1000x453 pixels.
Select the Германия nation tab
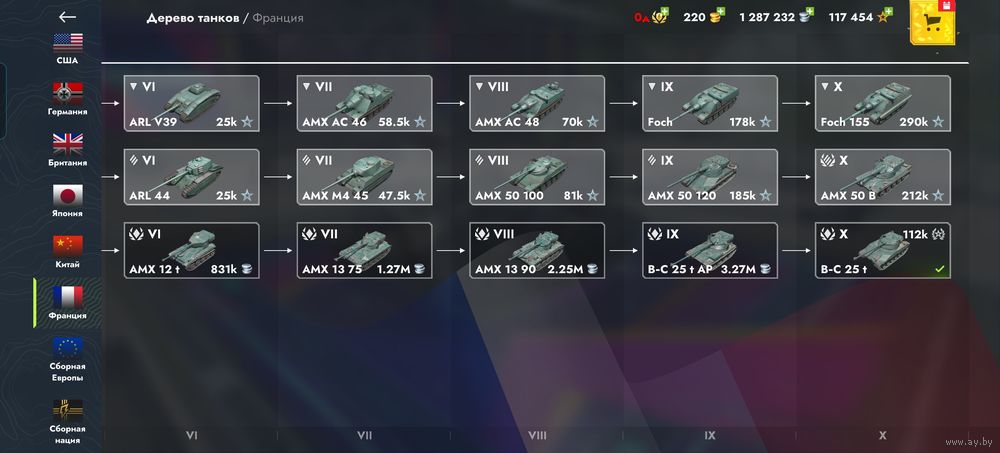(x=67, y=99)
